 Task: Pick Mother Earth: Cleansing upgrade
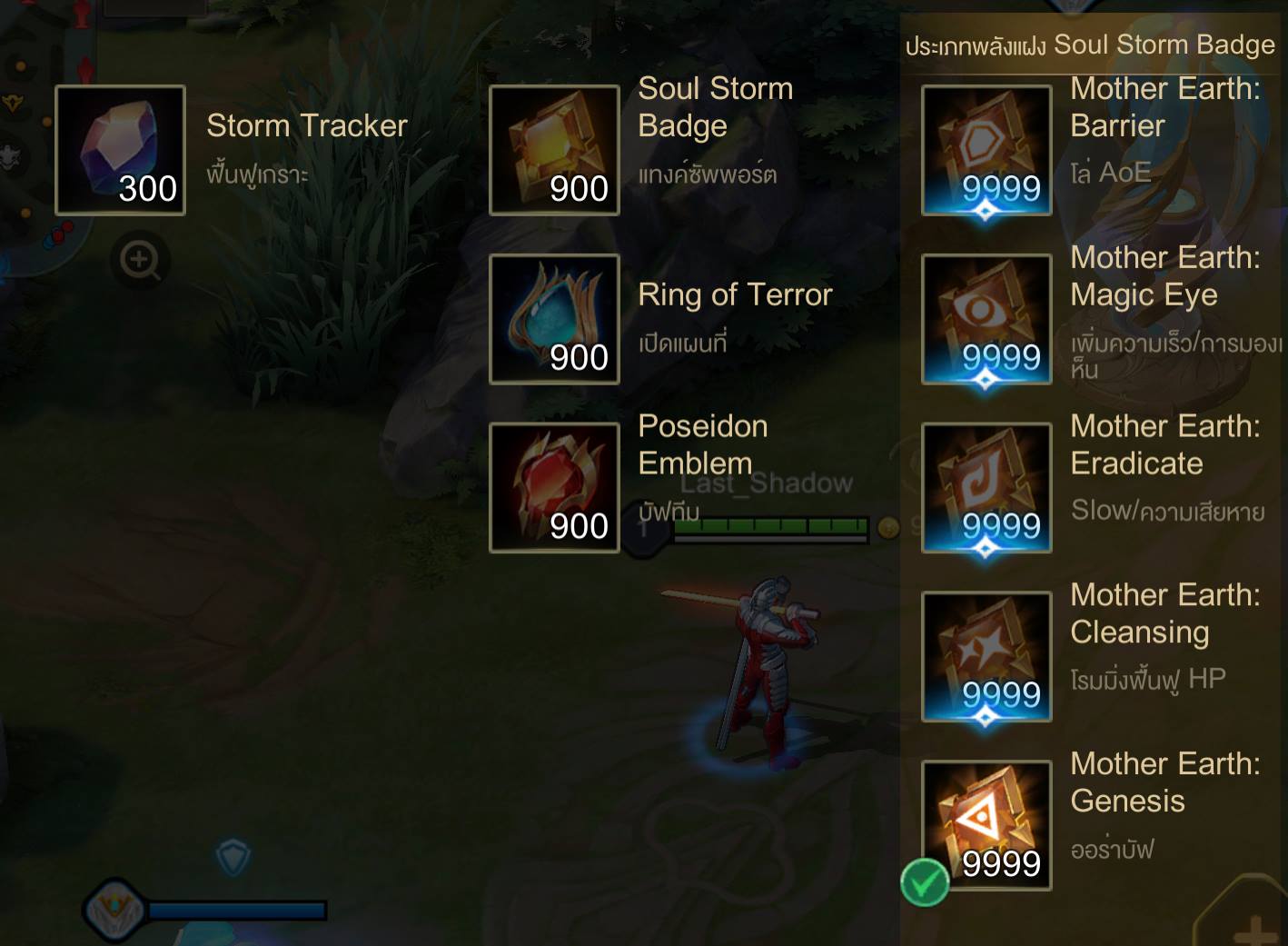[x=986, y=657]
